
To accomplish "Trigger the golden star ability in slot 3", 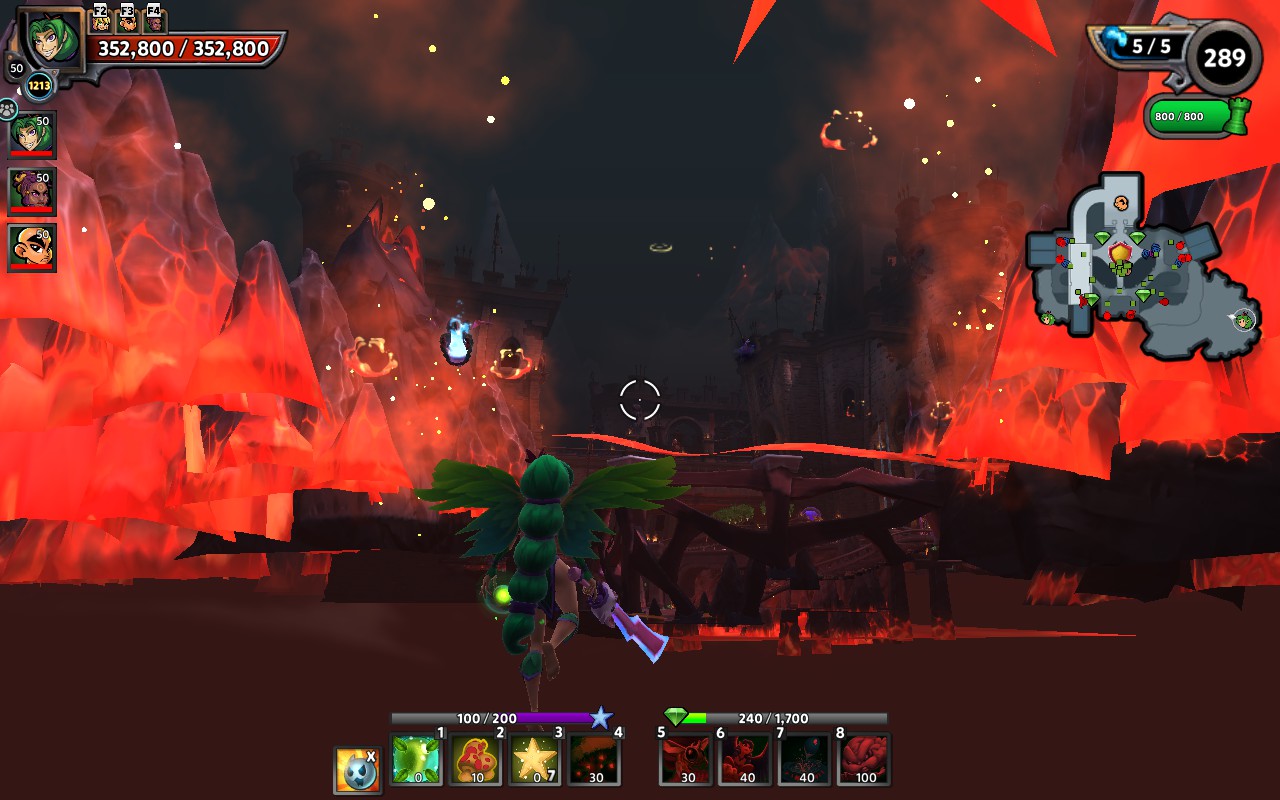I will coord(535,759).
